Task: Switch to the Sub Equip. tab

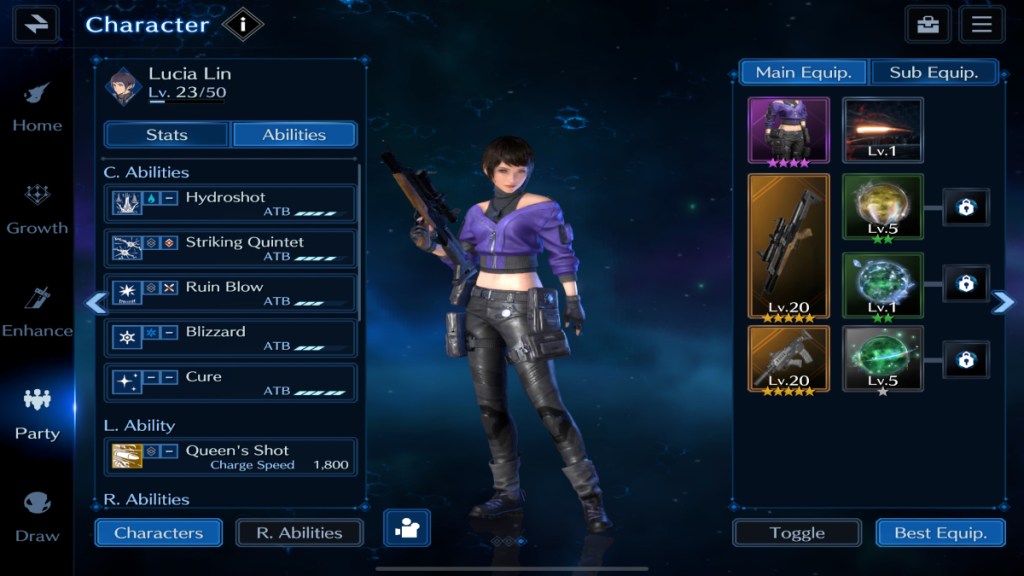Action: (x=933, y=72)
